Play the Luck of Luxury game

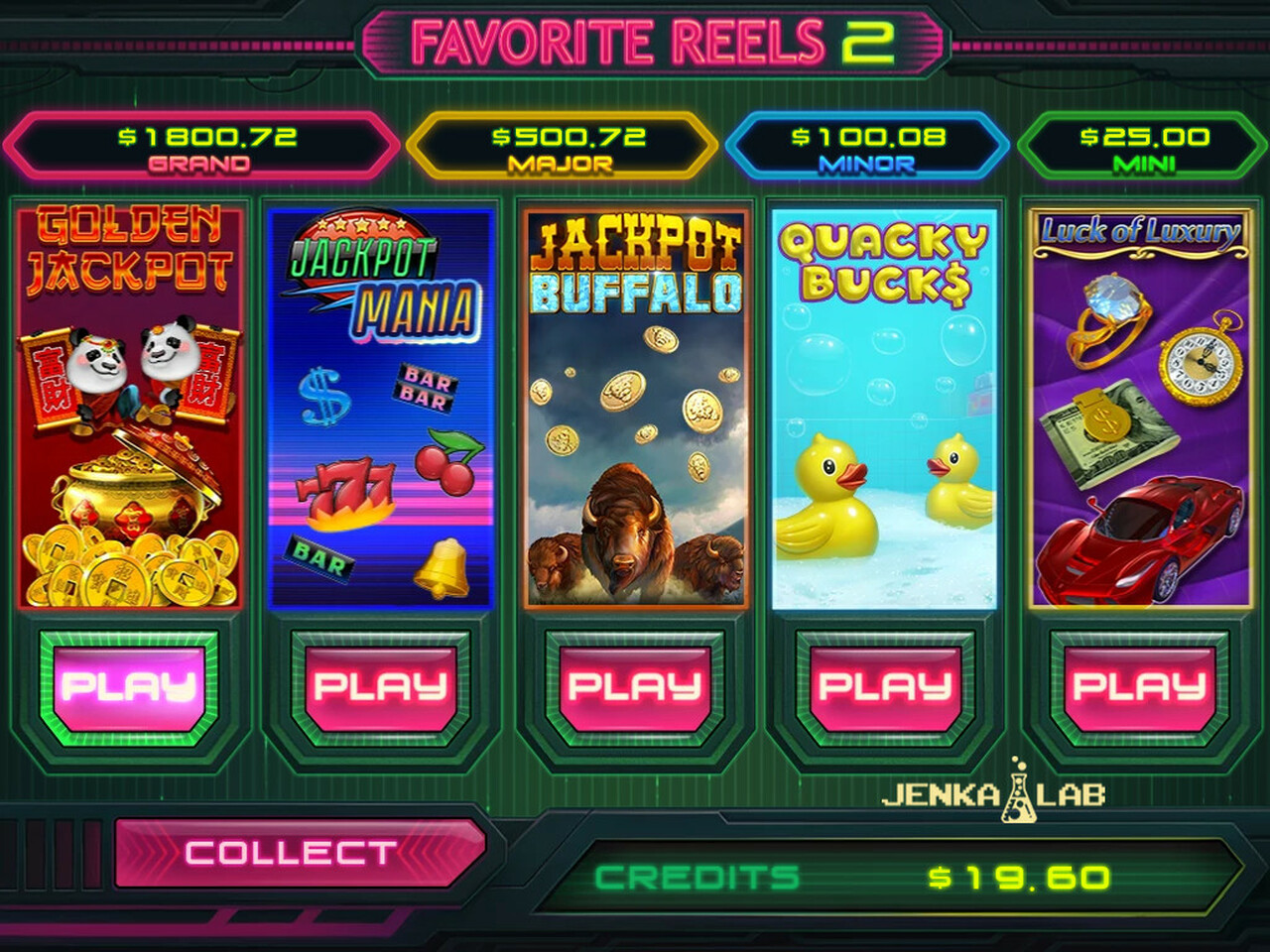tap(1139, 686)
